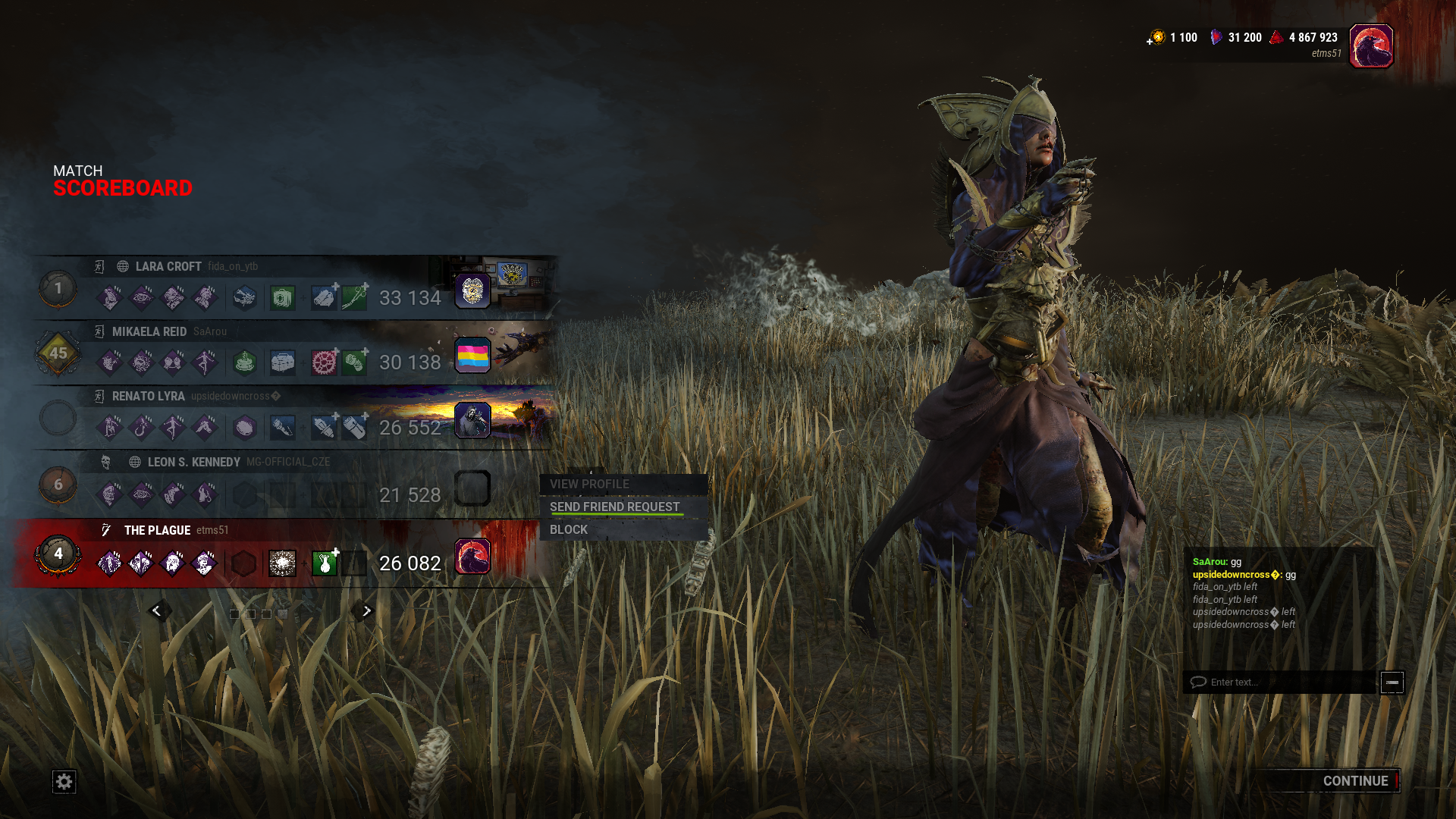This screenshot has height=819, width=1456.
Task: Click Mikaela's med-kit item icon
Action: (281, 362)
